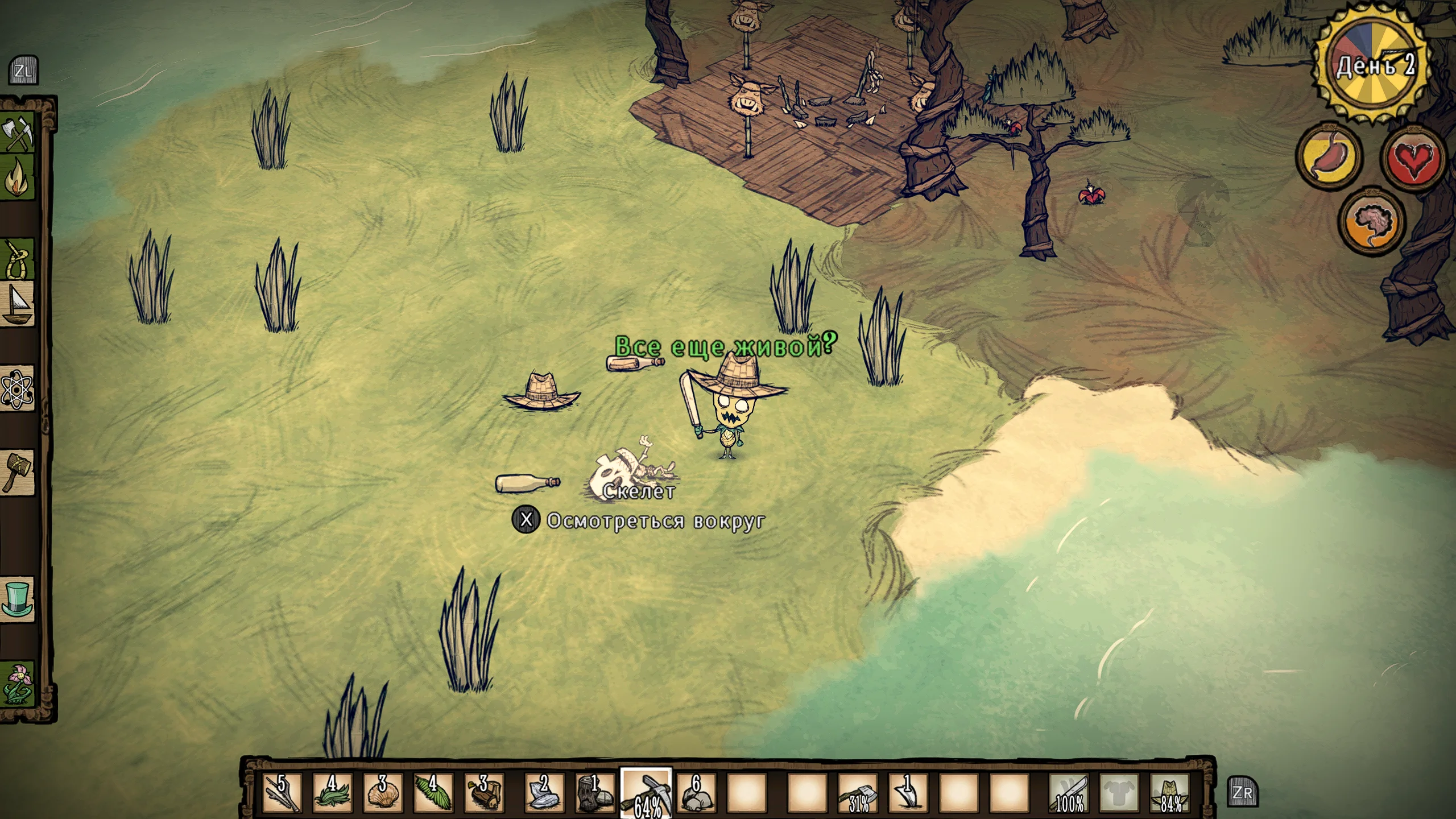Screen dimensions: 1456x819
Task: Select the equipped straw hat slot
Action: (1170, 792)
